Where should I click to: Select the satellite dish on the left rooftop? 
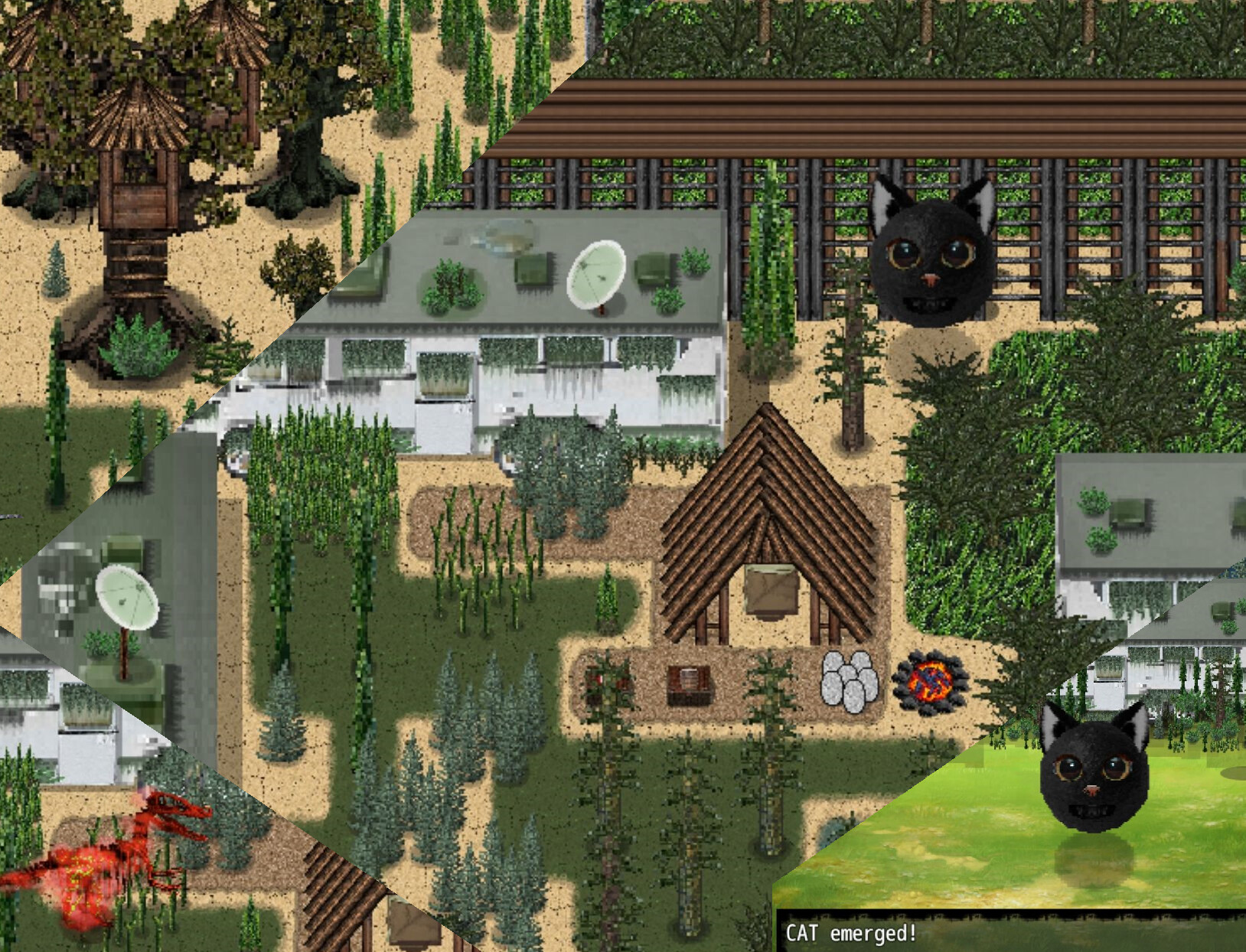(128, 597)
